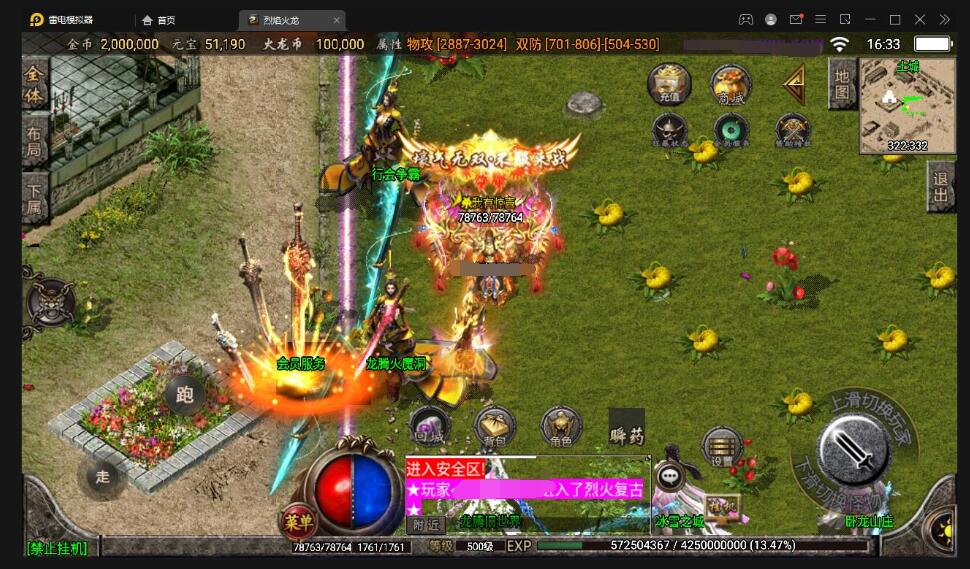Select the 下属 subordinates tab
This screenshot has width=970, height=569.
(x=34, y=194)
